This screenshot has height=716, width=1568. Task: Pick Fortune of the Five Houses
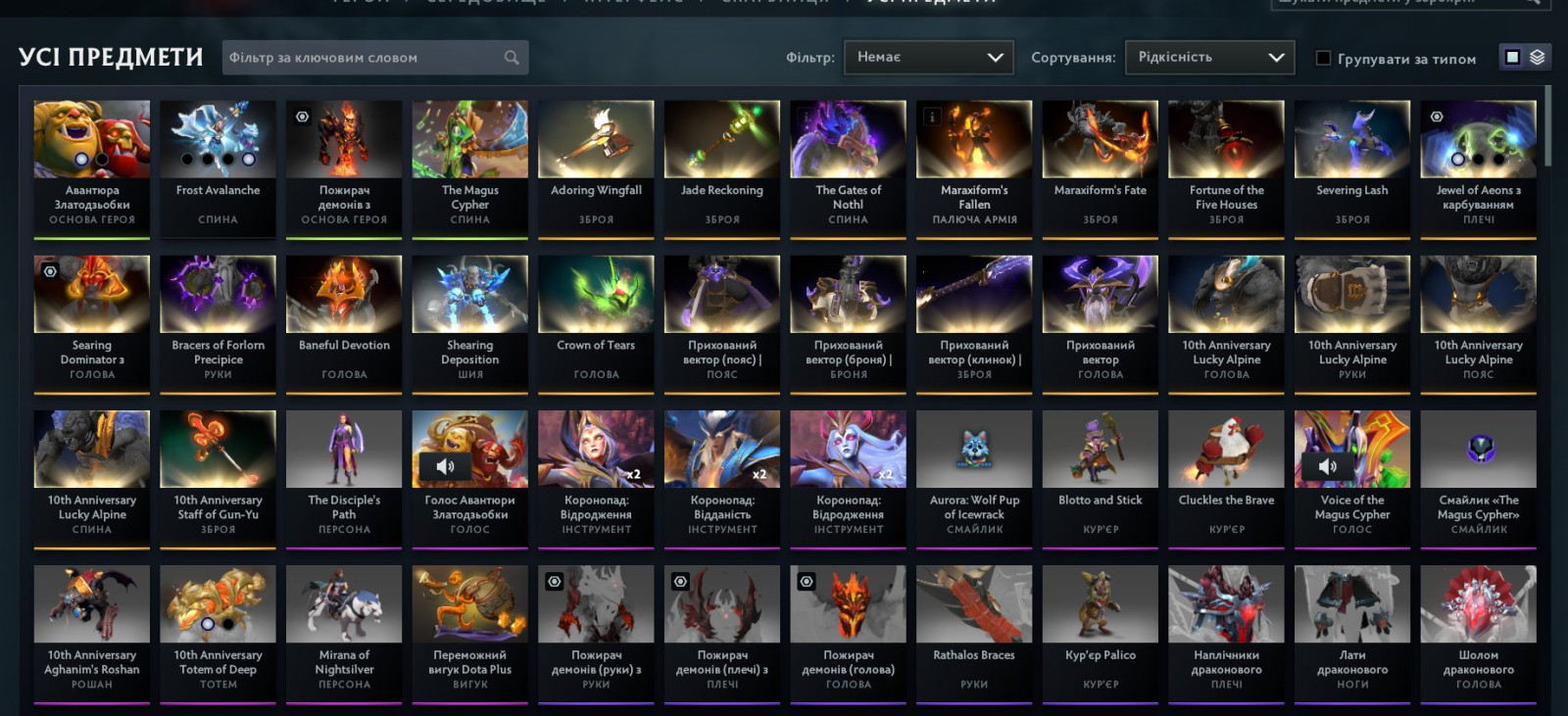1226,167
